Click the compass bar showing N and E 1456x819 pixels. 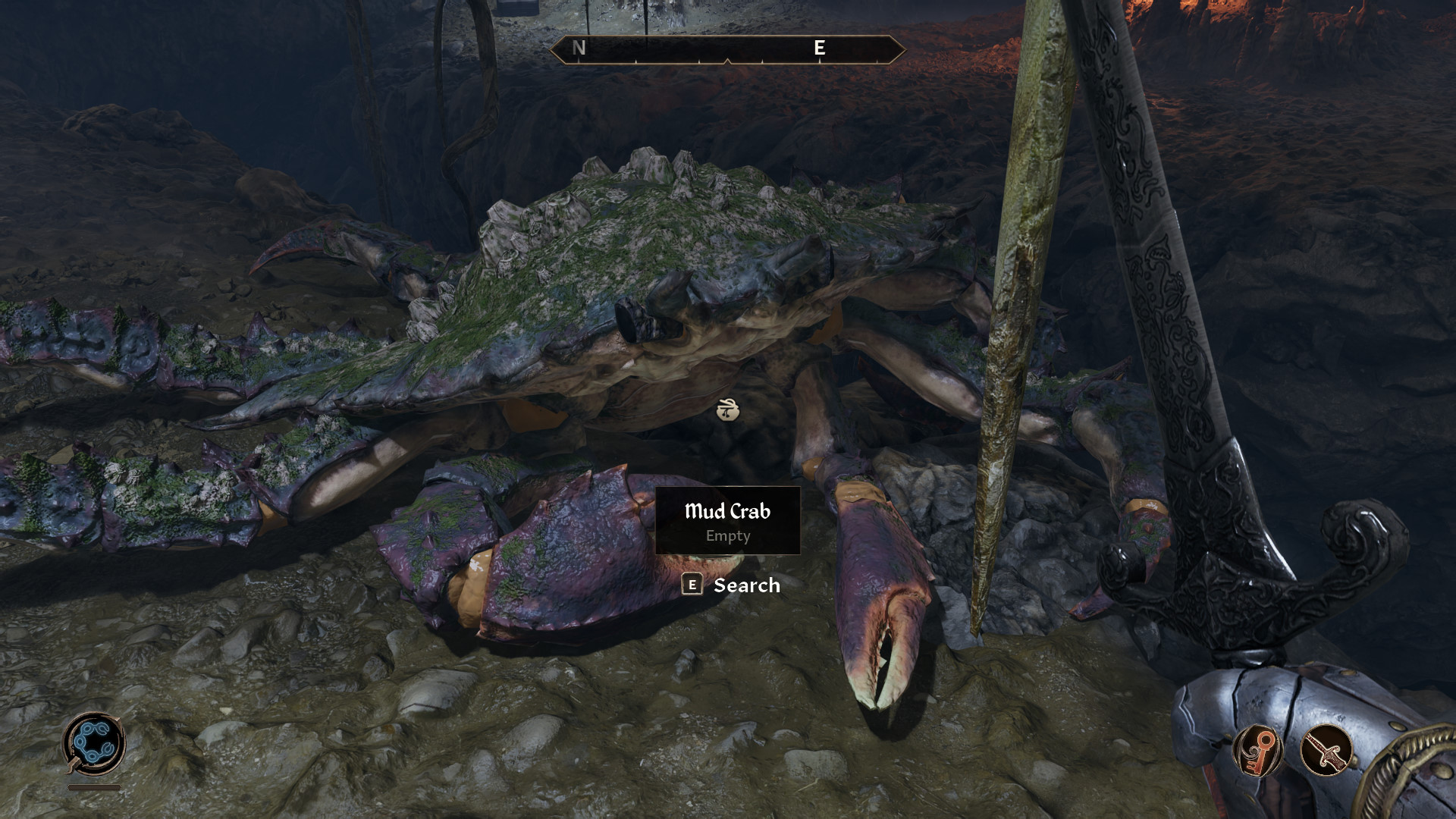[x=727, y=49]
